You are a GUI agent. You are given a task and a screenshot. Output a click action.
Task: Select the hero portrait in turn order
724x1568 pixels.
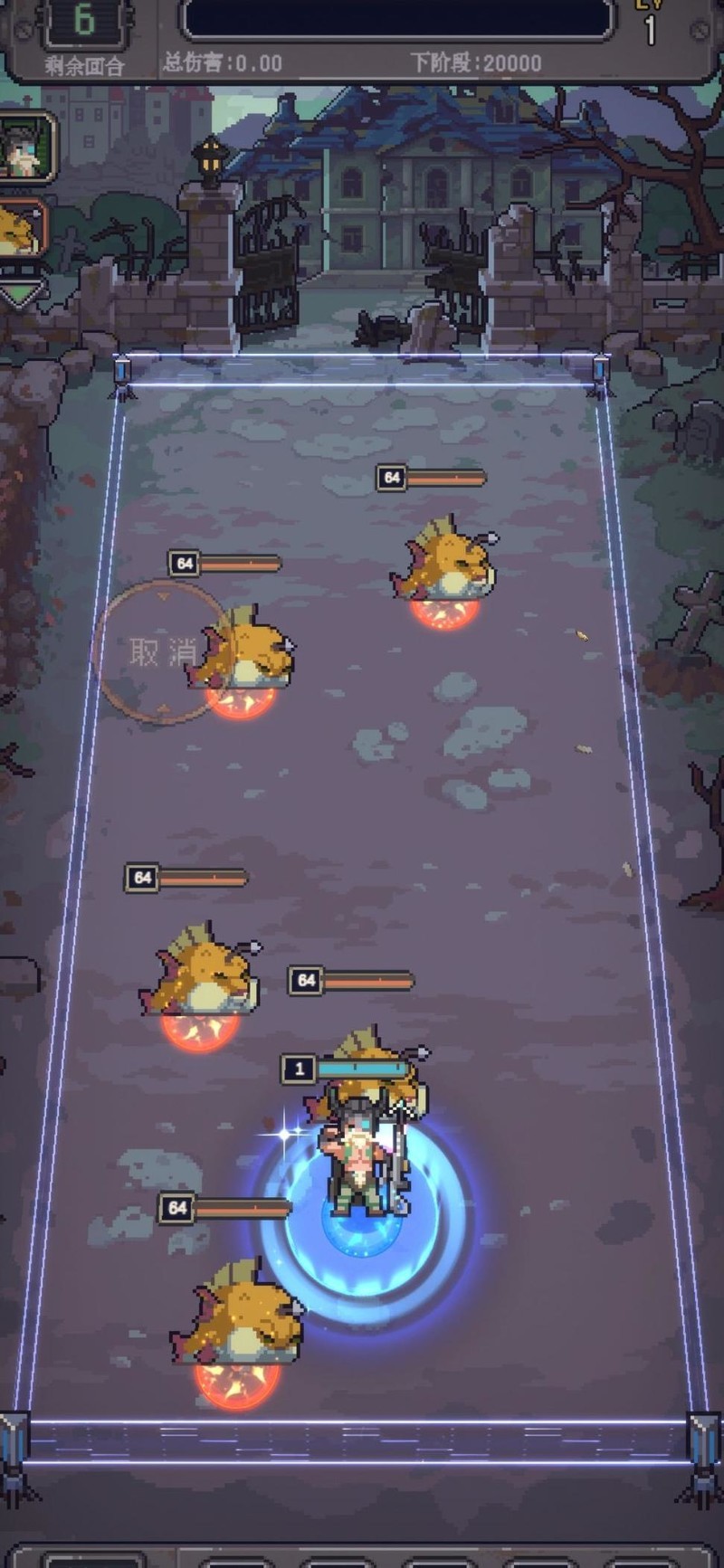tap(24, 147)
